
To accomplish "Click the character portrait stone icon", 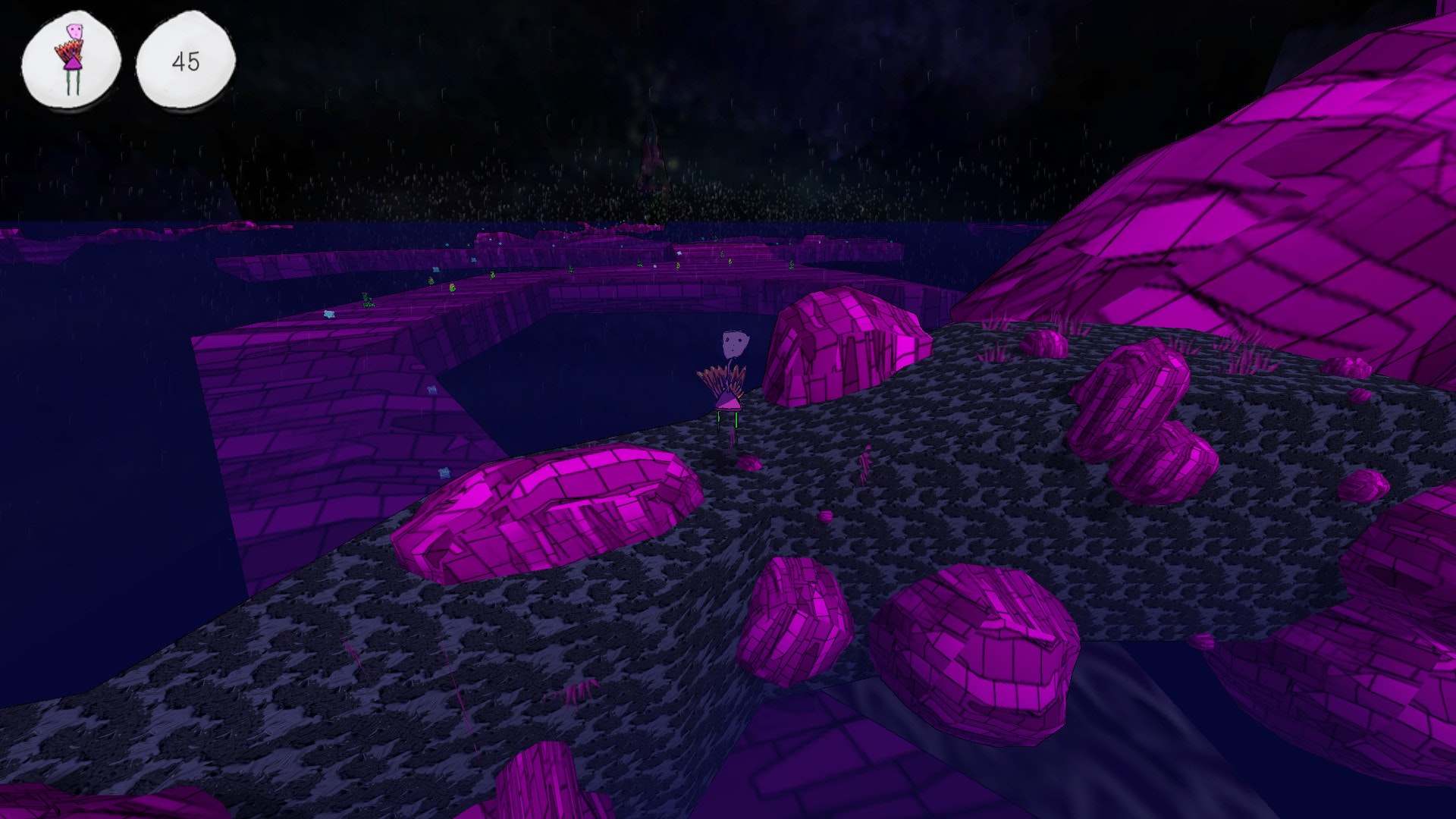I will [71, 59].
